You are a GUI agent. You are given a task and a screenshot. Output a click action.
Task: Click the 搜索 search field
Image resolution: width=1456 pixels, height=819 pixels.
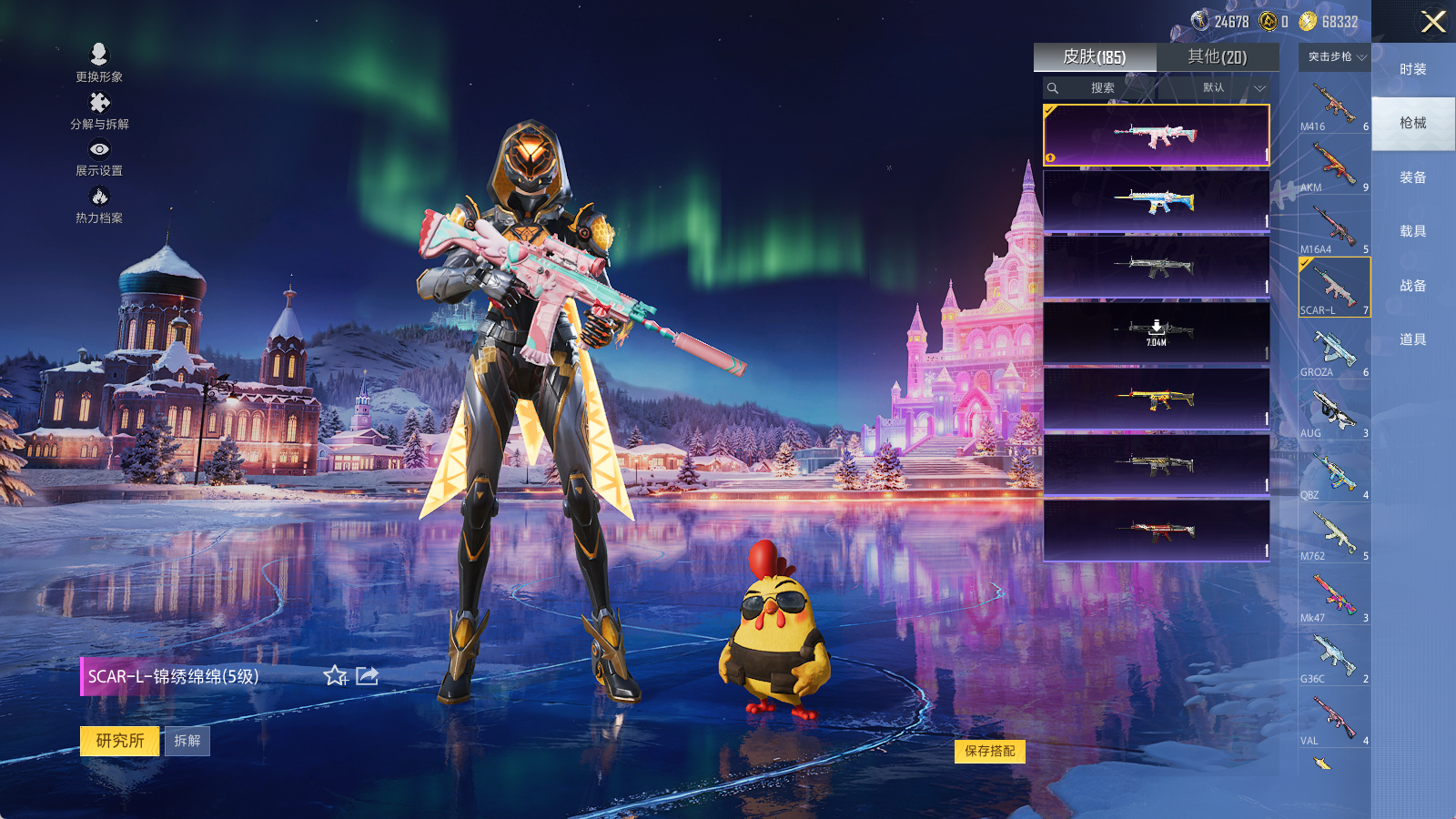coord(1102,88)
